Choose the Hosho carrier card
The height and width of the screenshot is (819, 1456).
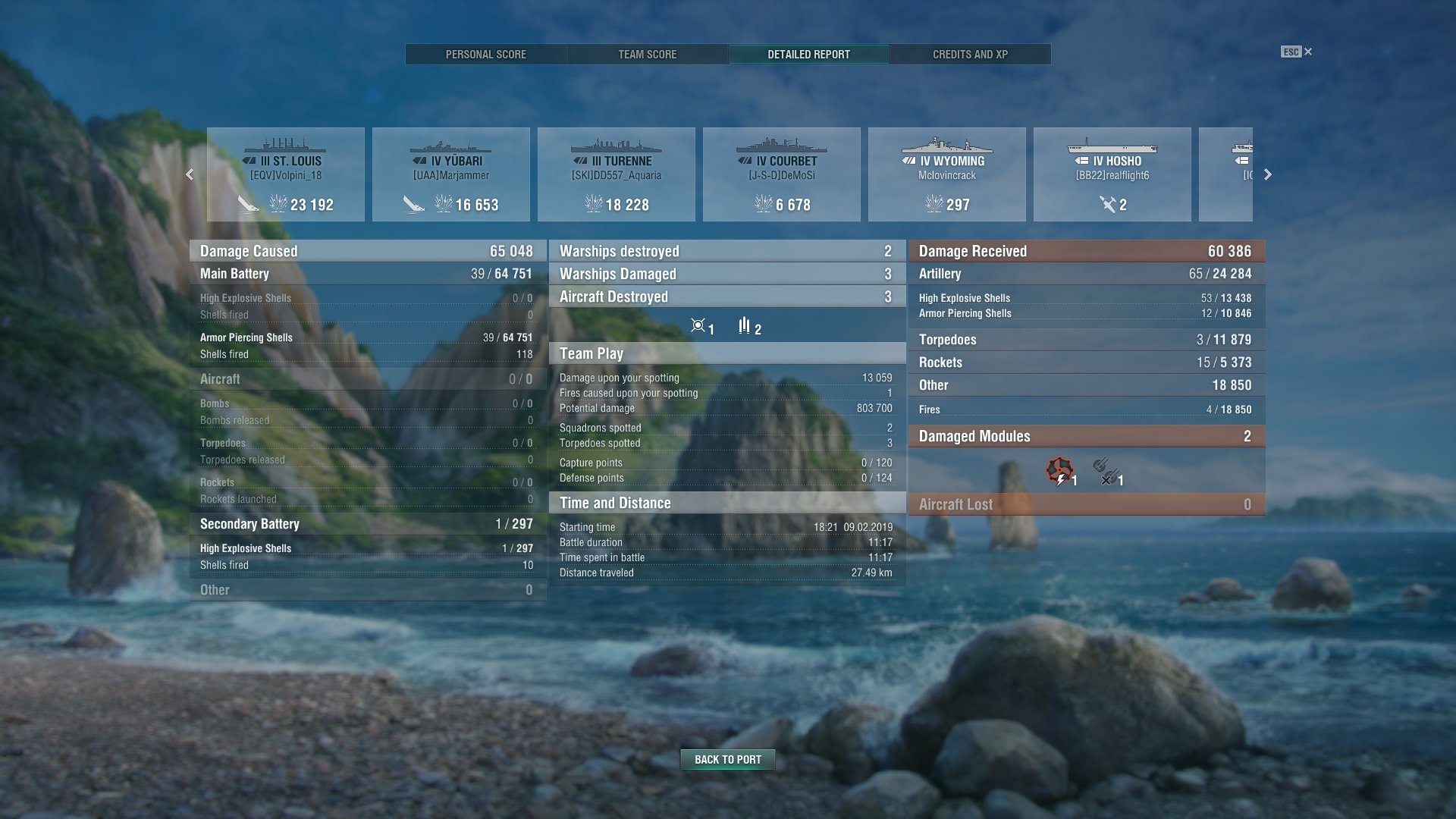(1112, 174)
